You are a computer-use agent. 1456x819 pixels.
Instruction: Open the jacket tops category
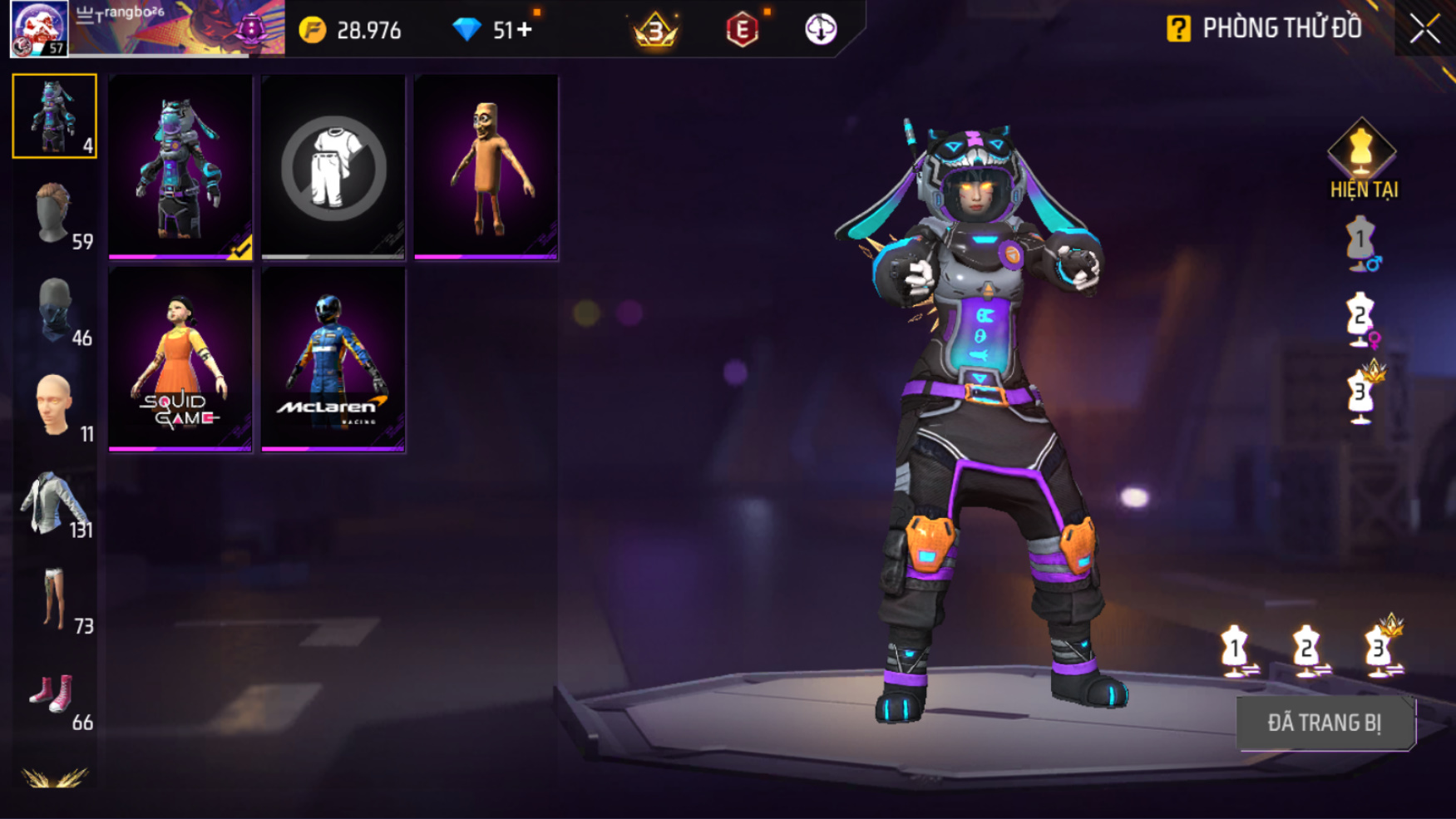pos(55,503)
